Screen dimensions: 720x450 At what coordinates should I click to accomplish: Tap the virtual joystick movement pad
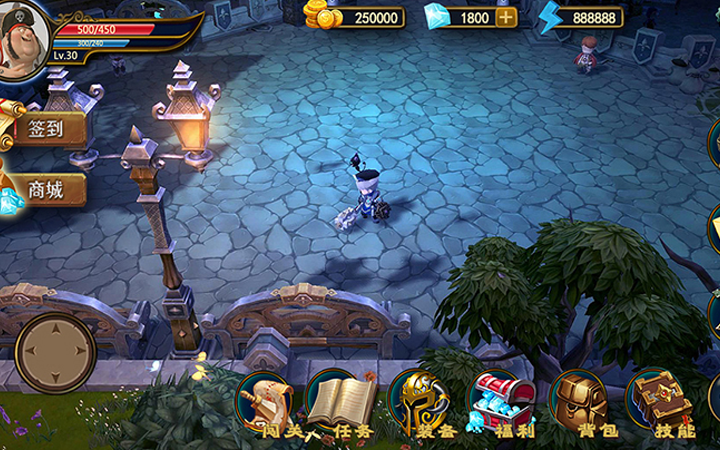click(x=56, y=353)
